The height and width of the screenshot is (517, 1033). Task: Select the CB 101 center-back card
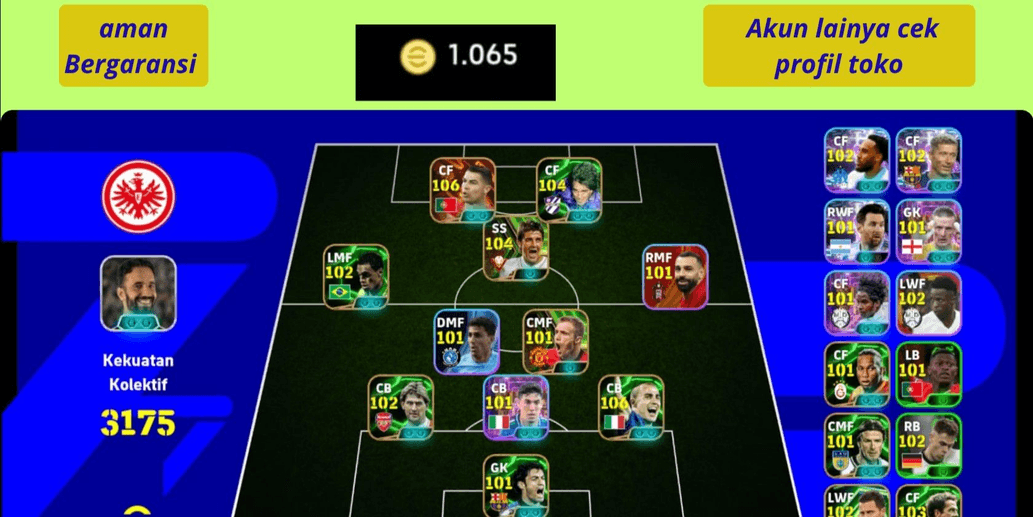[516, 407]
